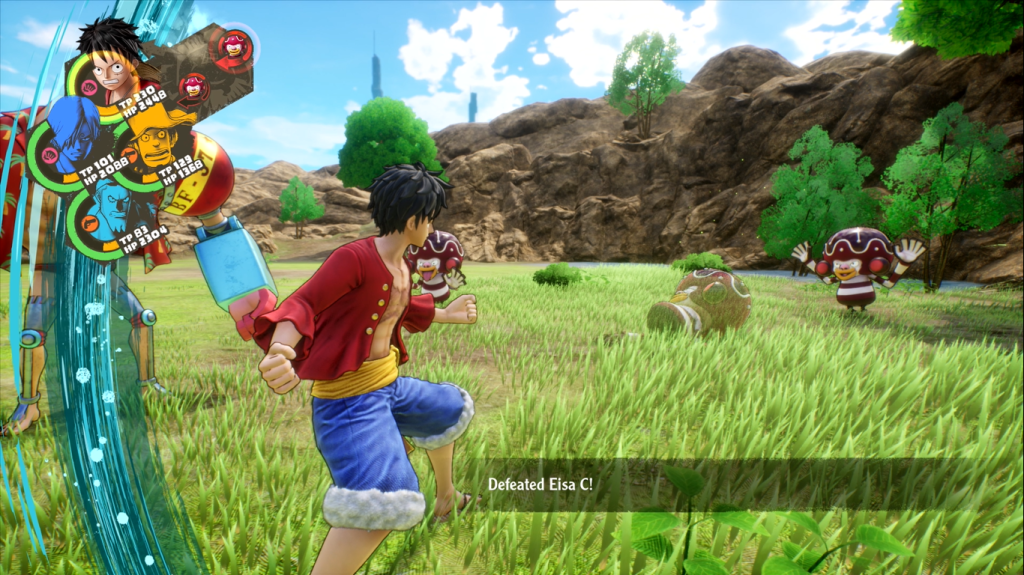Click the enemy turn icon with glowing ring
Screen dimensions: 1024x575
[235, 45]
